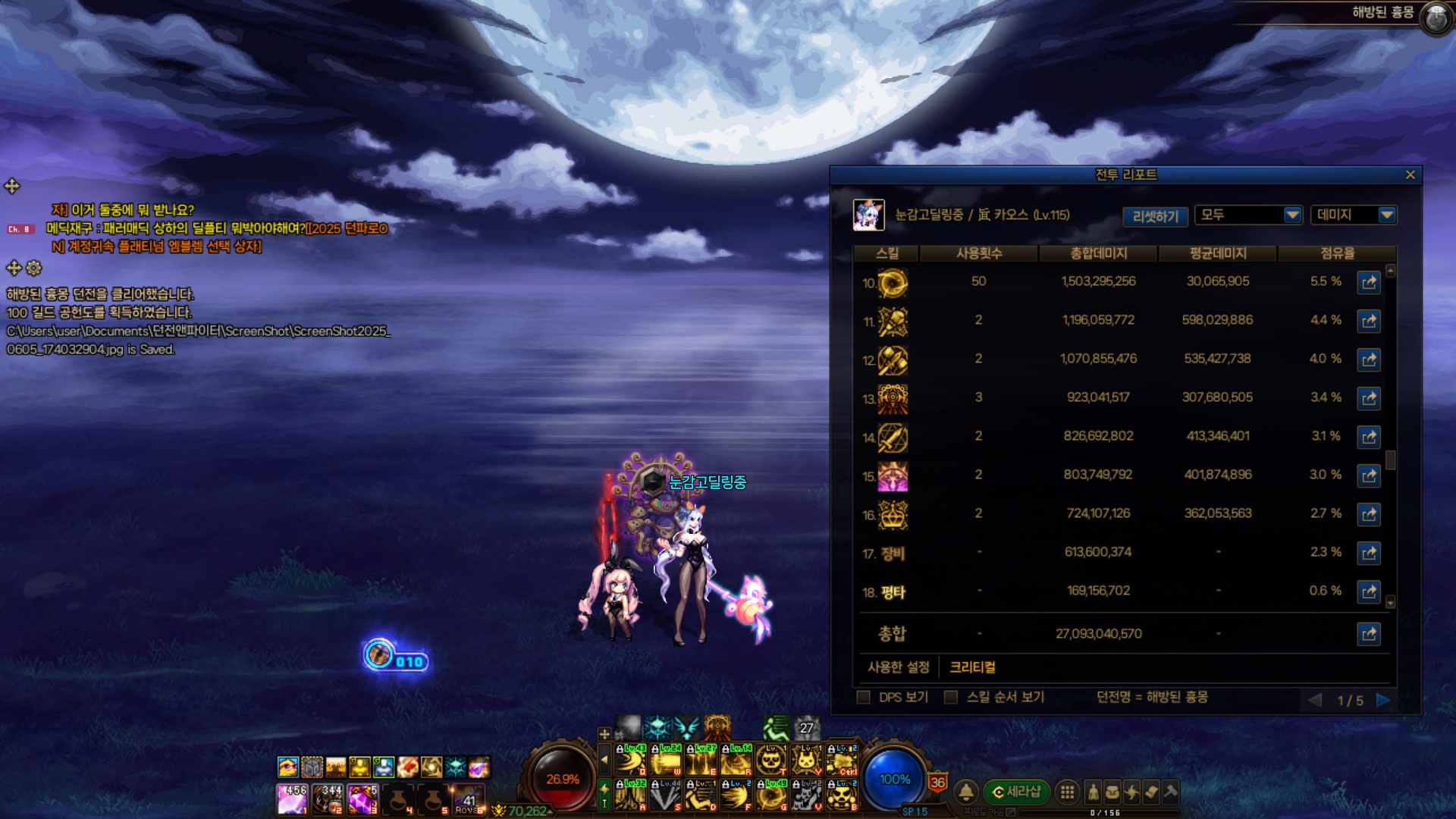
Task: Use the purple crystal consumable in slot 3
Action: 362,799
